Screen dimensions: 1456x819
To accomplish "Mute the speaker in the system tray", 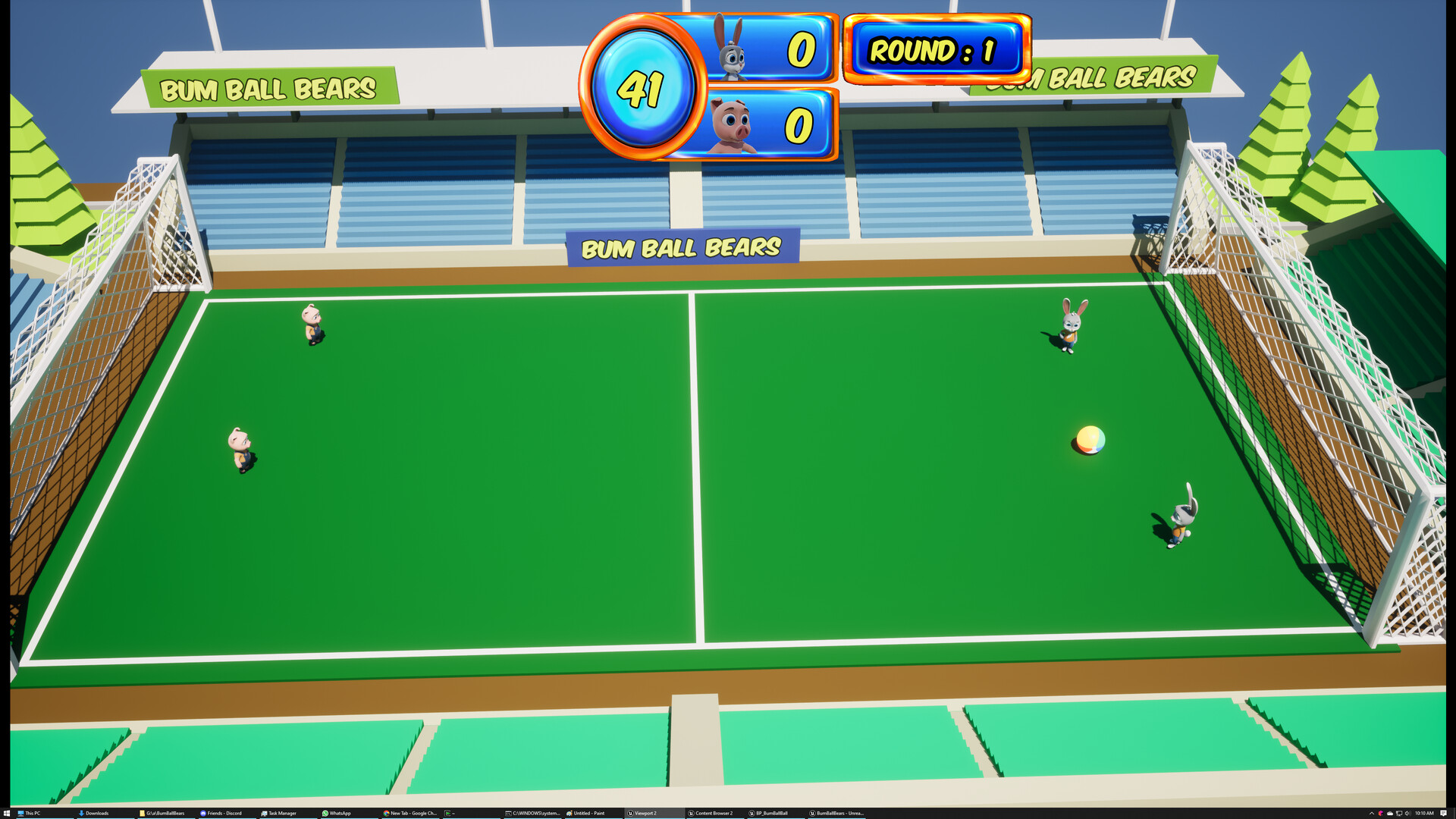I will pos(1407,812).
